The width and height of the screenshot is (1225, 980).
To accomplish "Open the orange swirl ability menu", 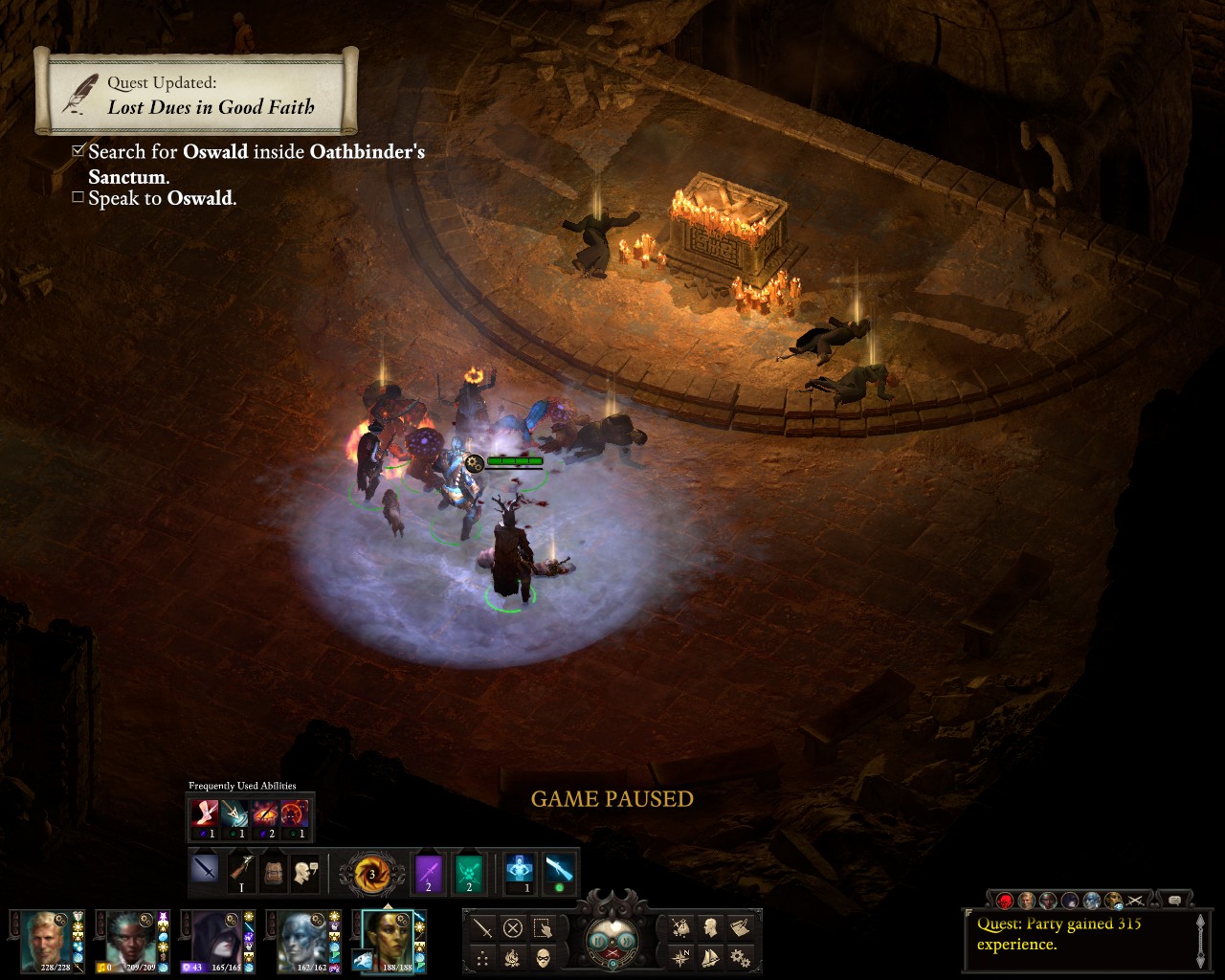I will pos(370,873).
